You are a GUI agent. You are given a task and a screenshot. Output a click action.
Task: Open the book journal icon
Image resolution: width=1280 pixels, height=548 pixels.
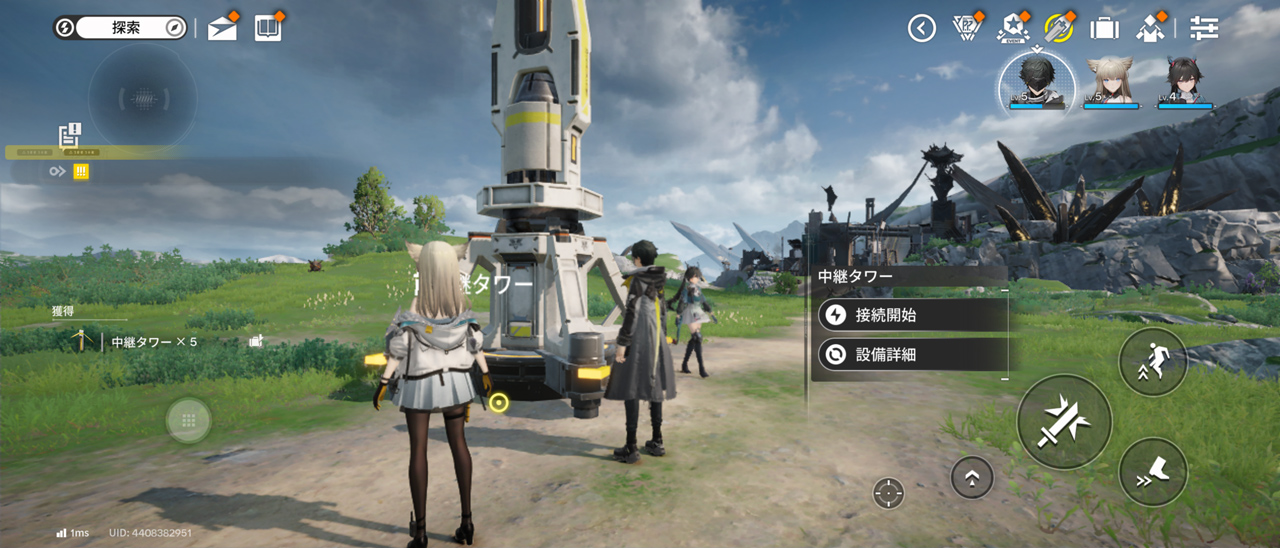click(268, 28)
